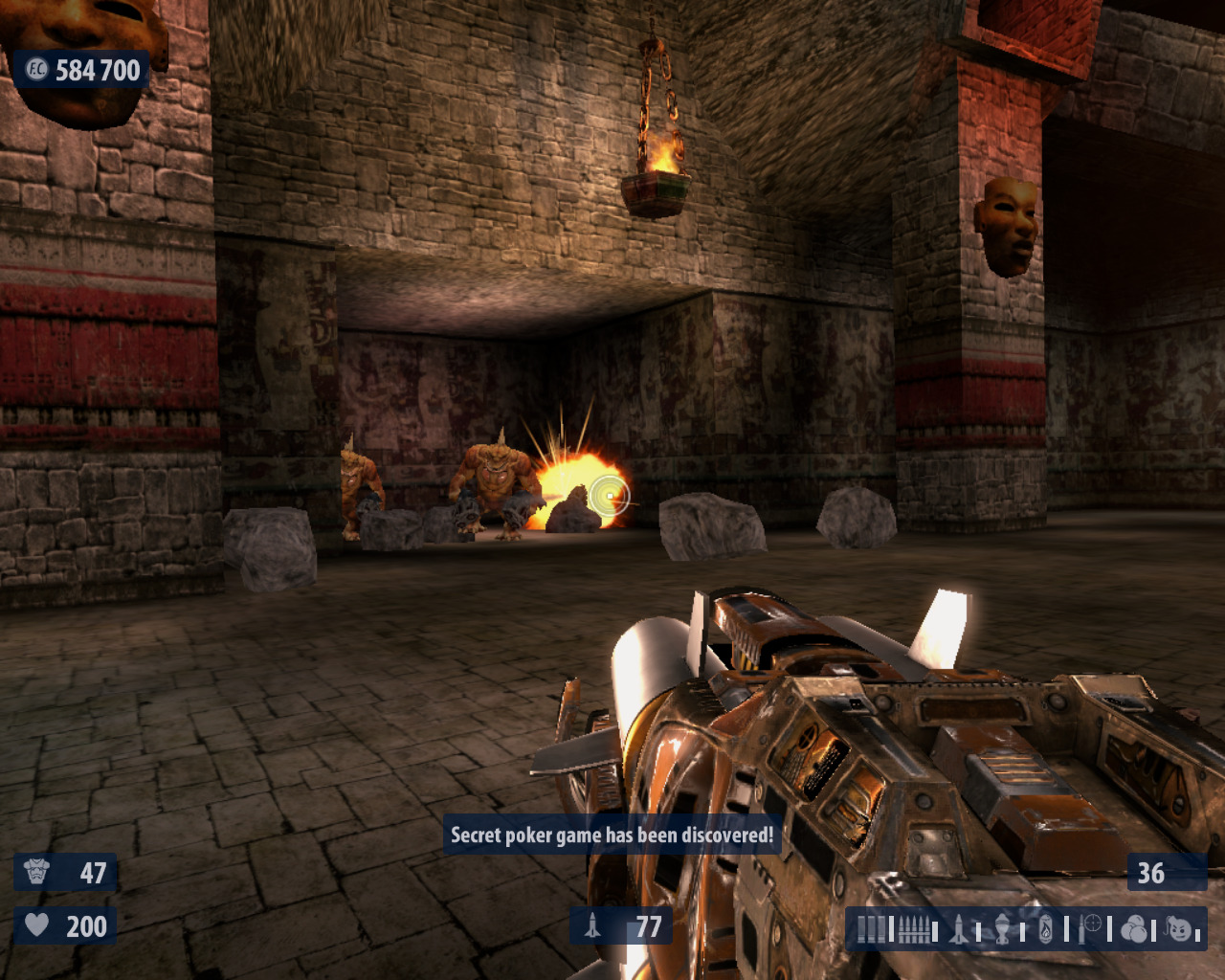Select the flame fuel canister icon

pos(1046,928)
